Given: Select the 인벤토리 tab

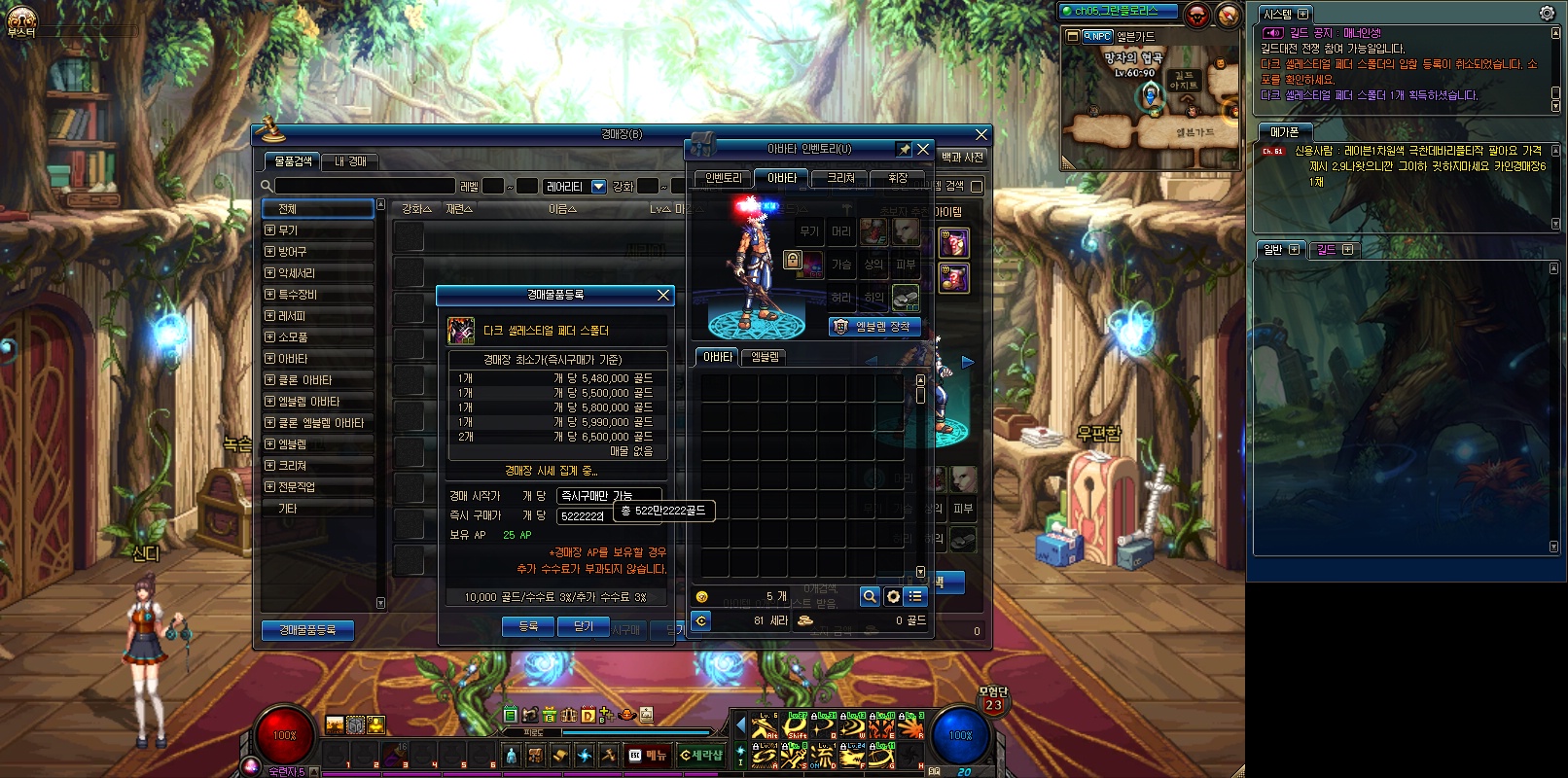Looking at the screenshot, I should (723, 178).
